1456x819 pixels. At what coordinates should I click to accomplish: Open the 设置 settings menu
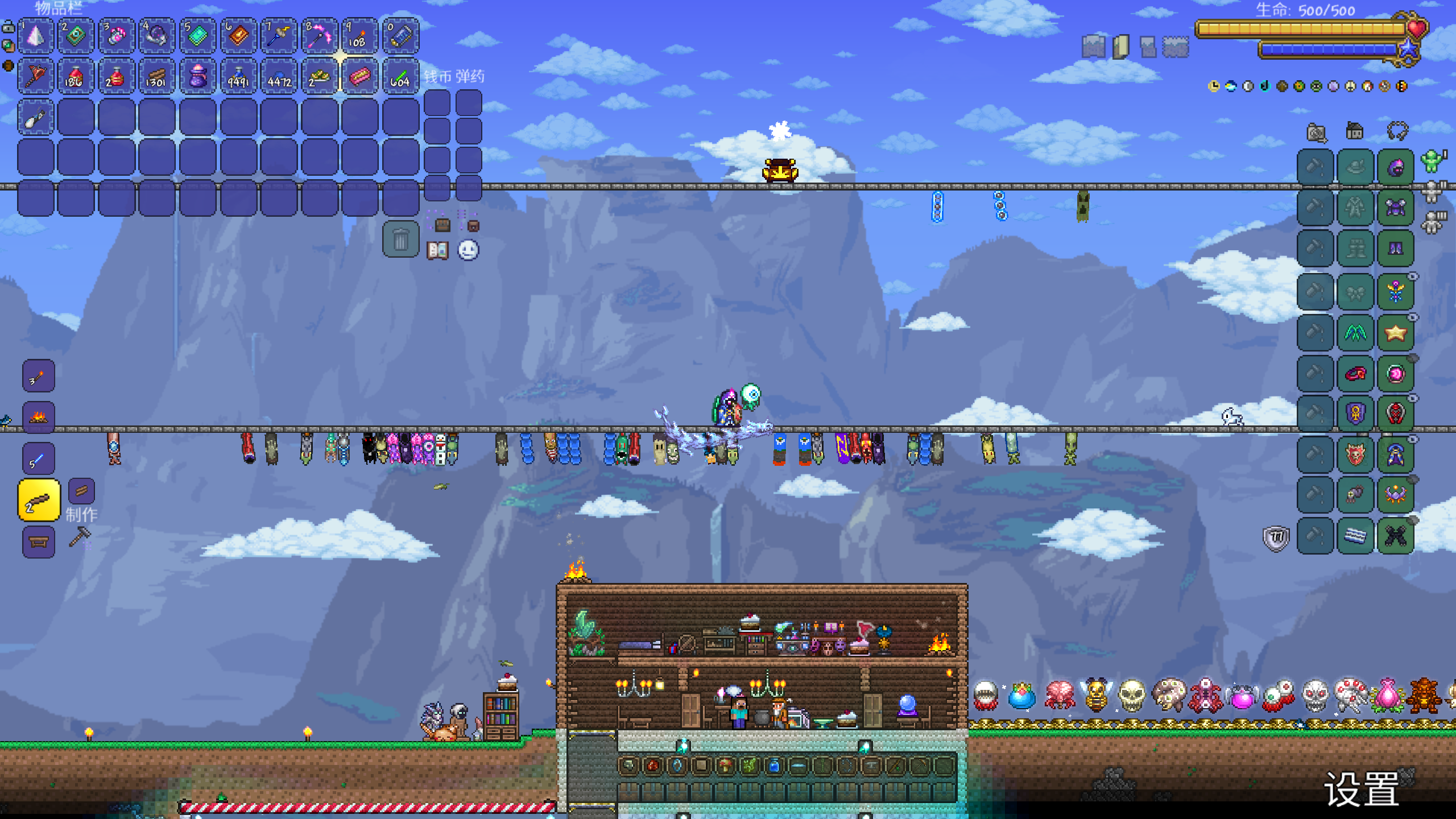pos(1362,789)
